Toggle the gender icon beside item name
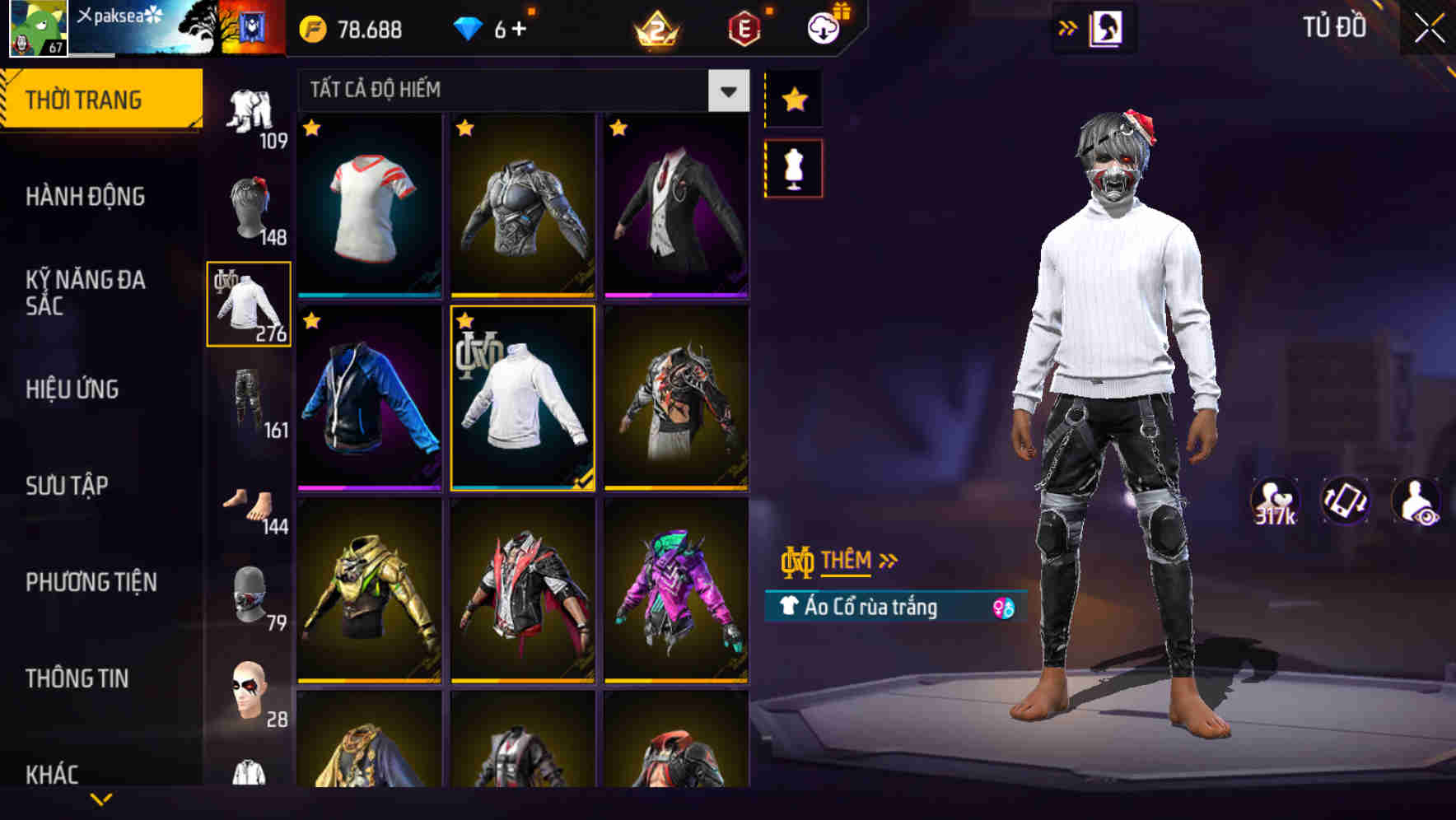Screen dimensions: 1456x820 pyautogui.click(x=1002, y=606)
